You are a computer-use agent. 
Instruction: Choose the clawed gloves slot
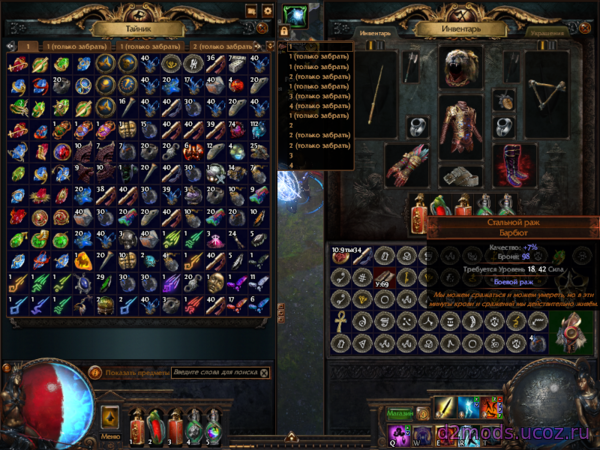click(x=407, y=165)
